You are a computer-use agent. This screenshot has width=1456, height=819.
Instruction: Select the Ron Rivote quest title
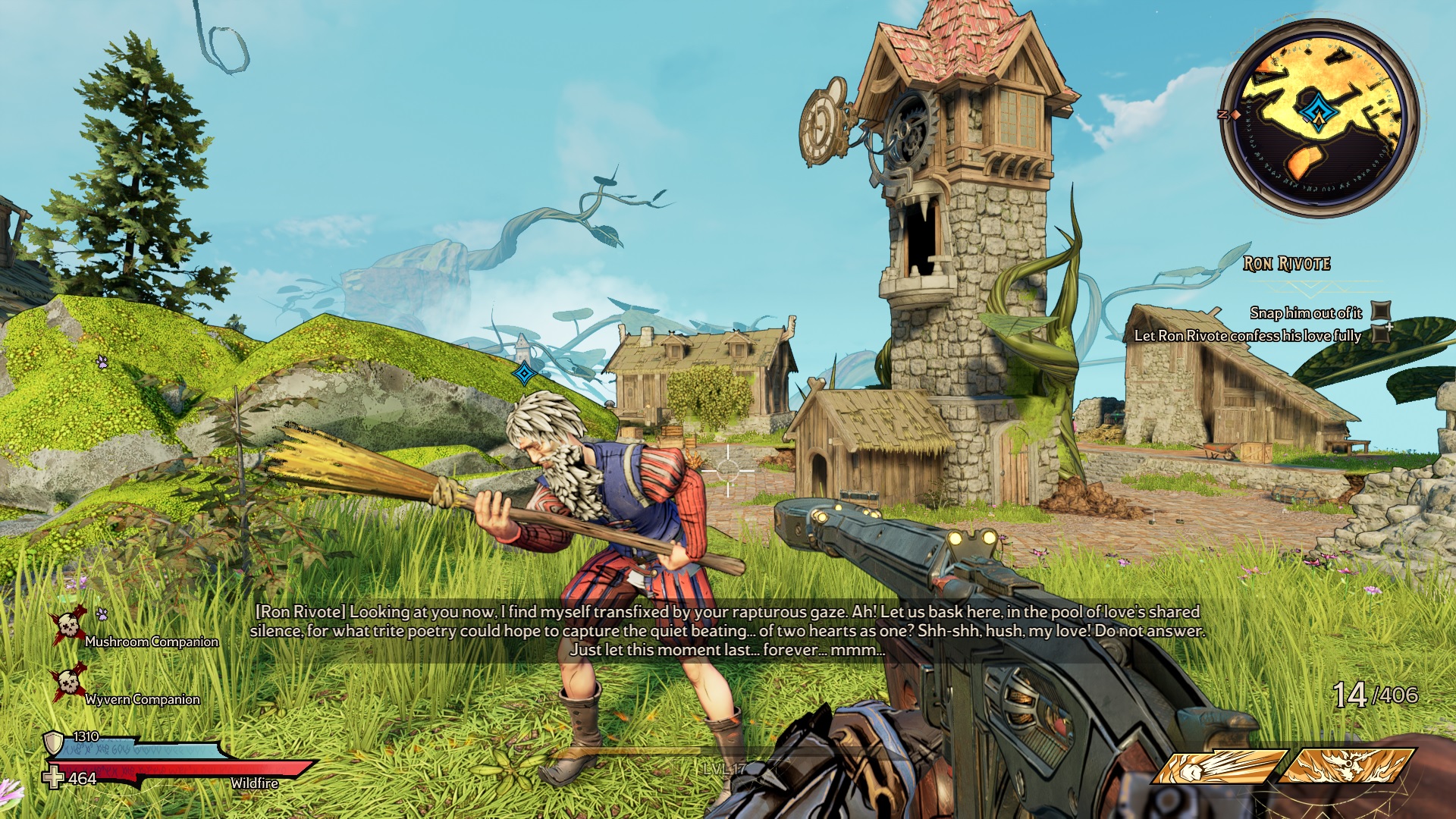tap(1287, 264)
